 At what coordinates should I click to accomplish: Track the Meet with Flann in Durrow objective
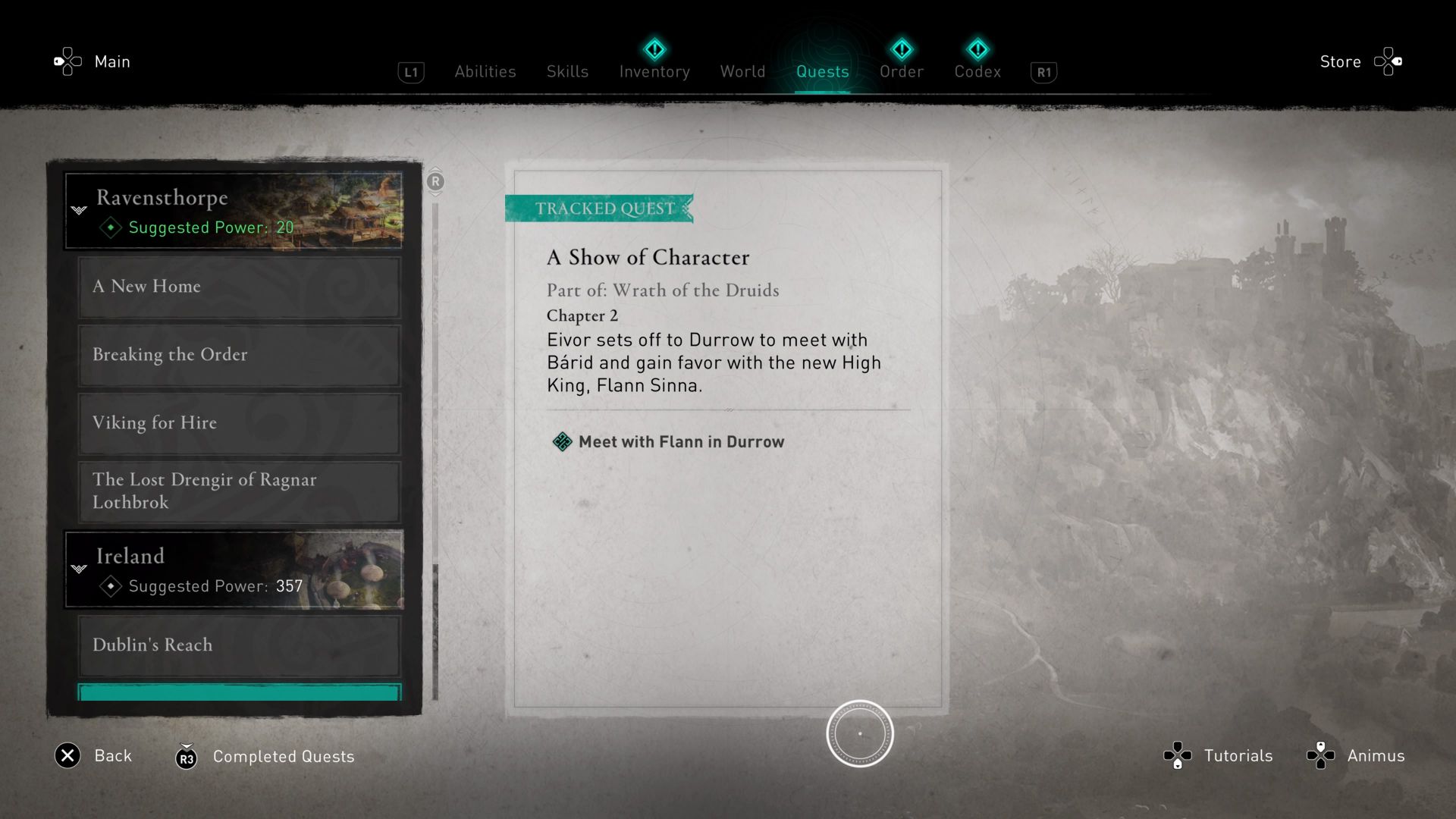tap(680, 441)
